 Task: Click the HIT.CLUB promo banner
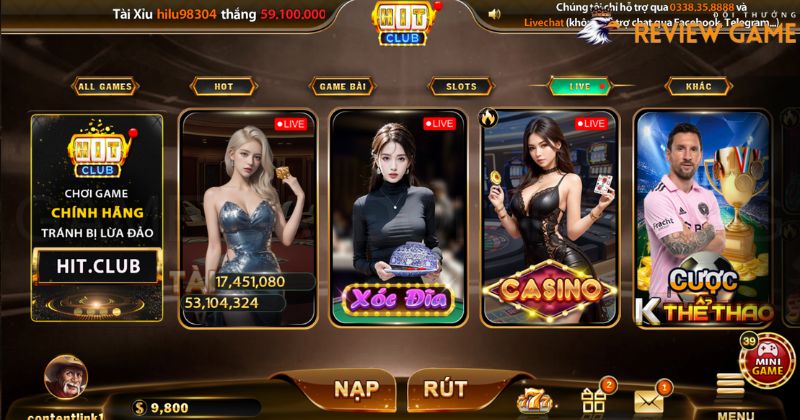pyautogui.click(x=97, y=218)
